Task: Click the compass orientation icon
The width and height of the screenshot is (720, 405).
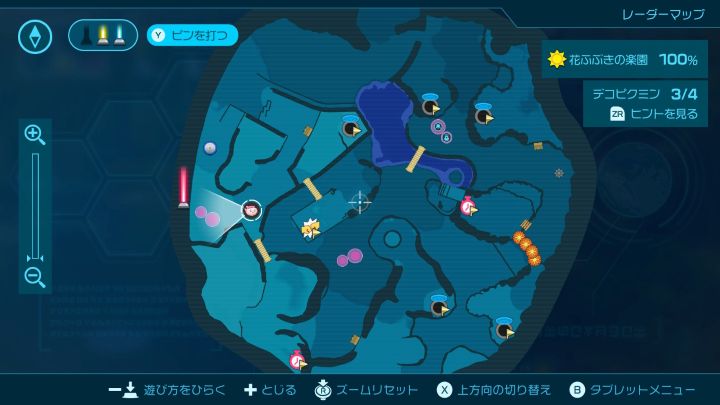Action: [x=35, y=37]
